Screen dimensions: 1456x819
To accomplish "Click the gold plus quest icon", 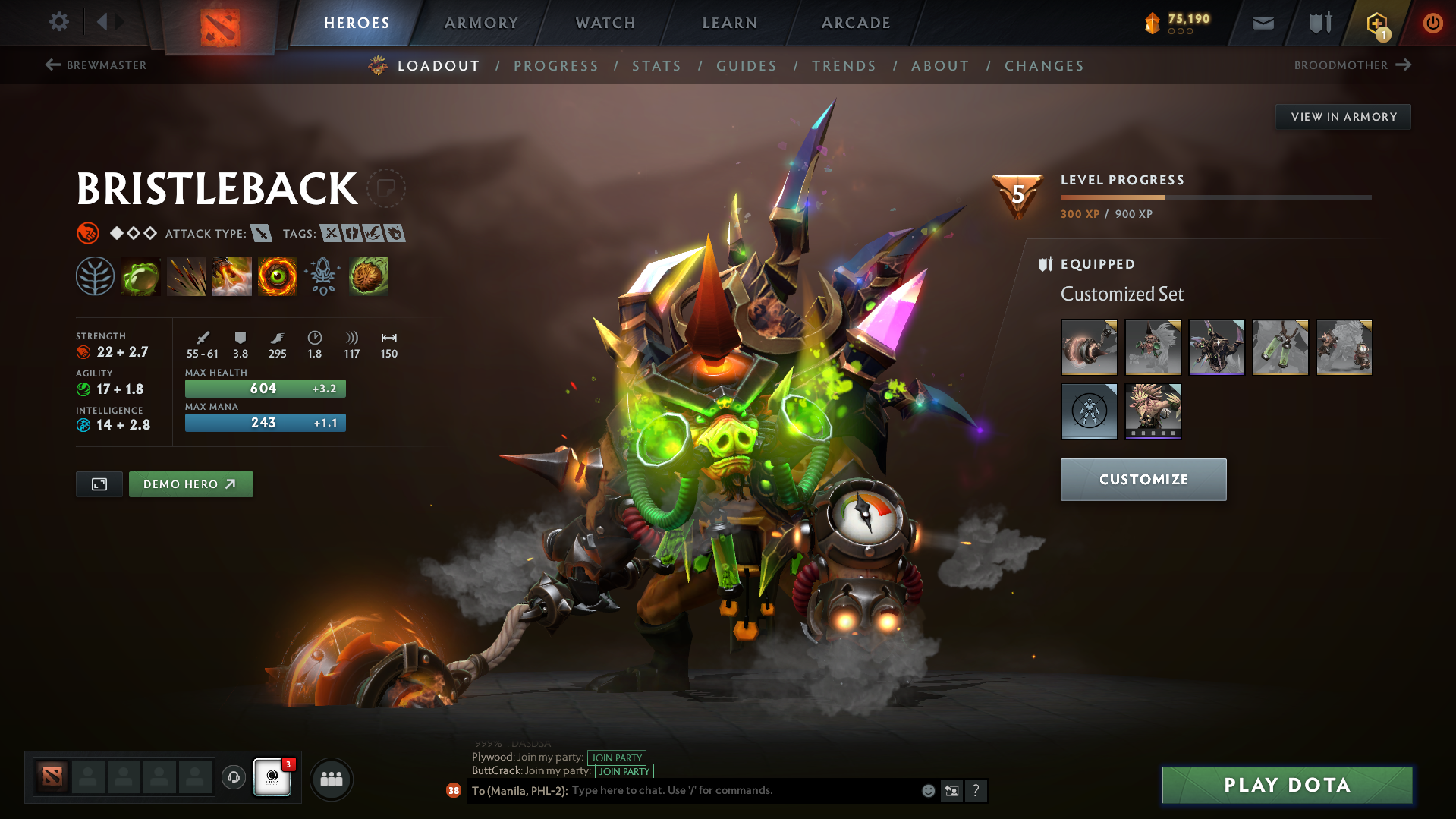I will point(1375,23).
